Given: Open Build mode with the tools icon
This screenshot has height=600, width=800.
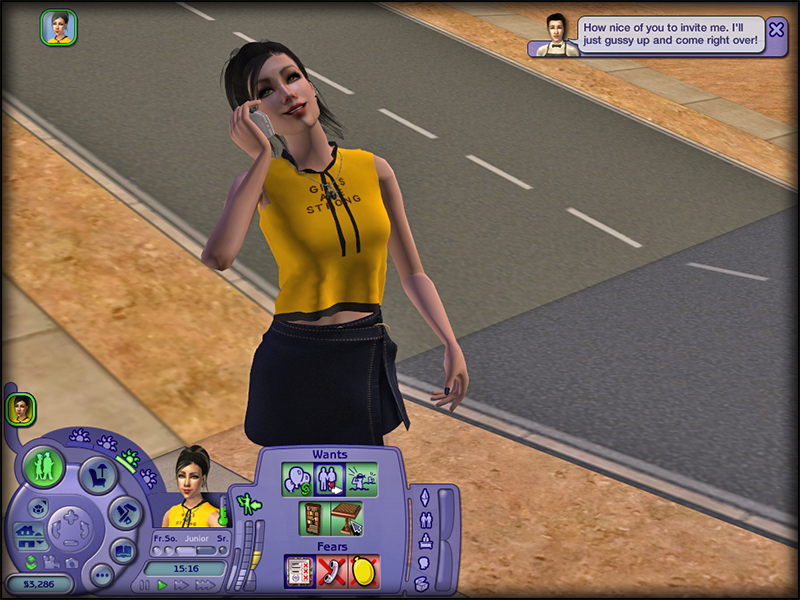Looking at the screenshot, I should tap(126, 512).
